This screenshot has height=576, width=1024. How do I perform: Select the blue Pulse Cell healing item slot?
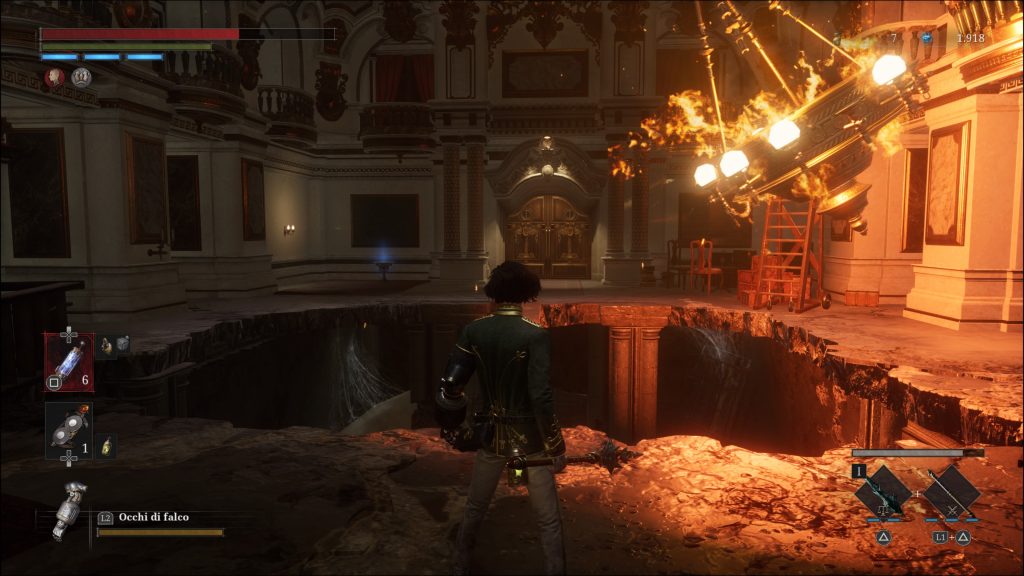(x=69, y=361)
